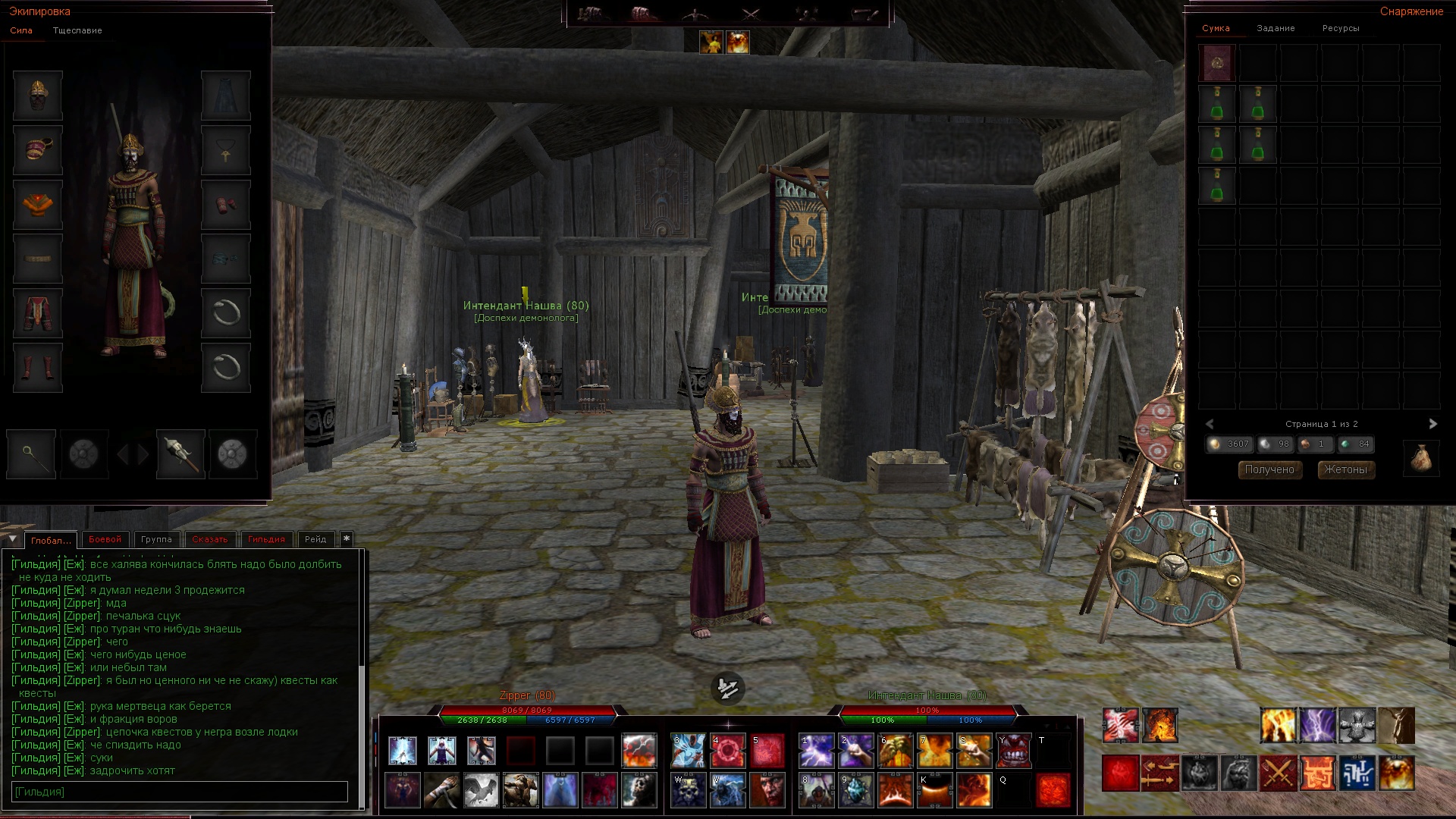The image size is (1456, 819).
Task: Go to next inventory page arrow
Action: click(x=1432, y=424)
